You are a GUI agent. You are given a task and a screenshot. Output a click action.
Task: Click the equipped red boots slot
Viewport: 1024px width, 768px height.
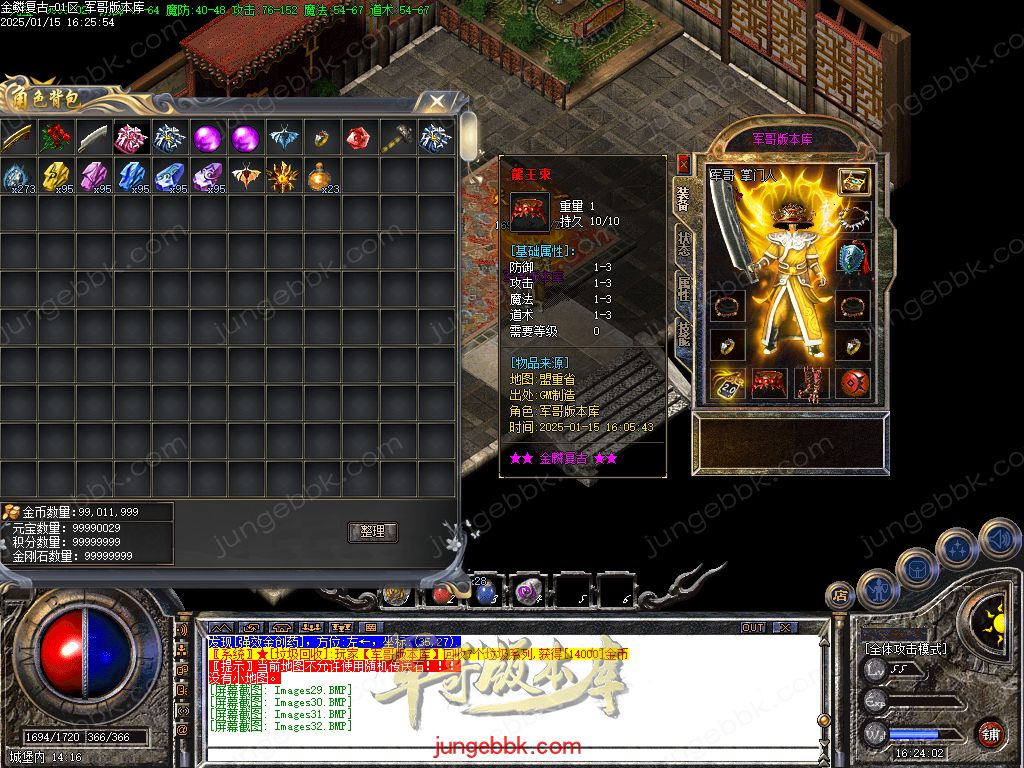811,383
